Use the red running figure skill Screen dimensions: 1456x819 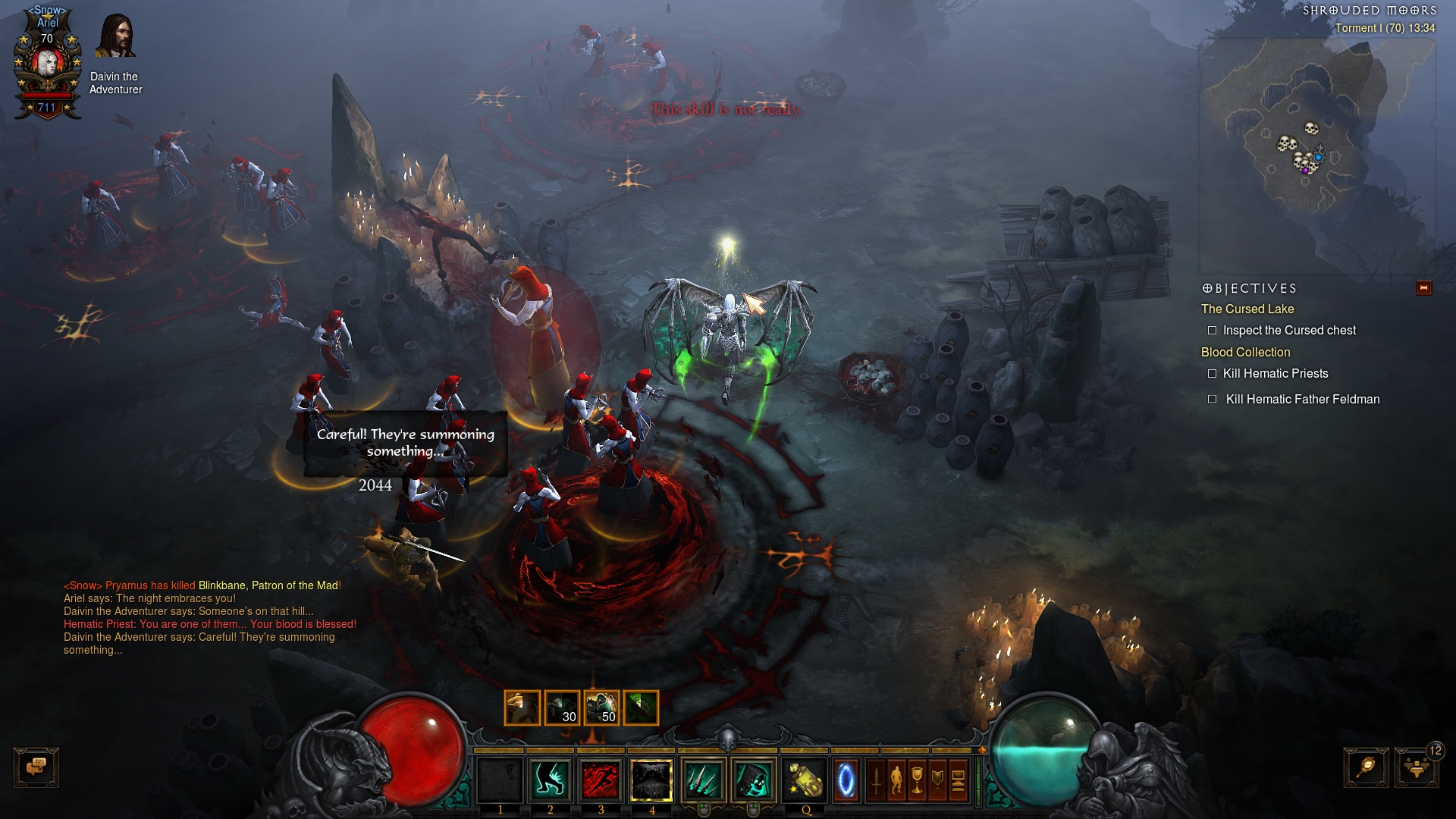coord(601,780)
